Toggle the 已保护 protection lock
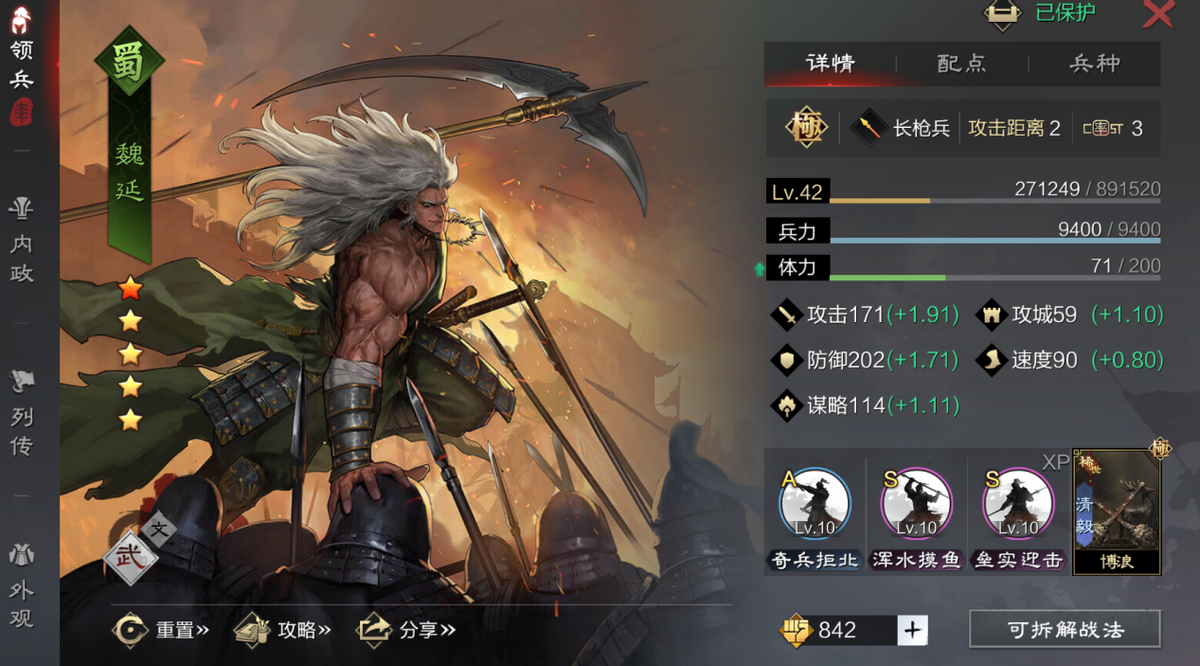The width and height of the screenshot is (1200, 666). 1002,13
